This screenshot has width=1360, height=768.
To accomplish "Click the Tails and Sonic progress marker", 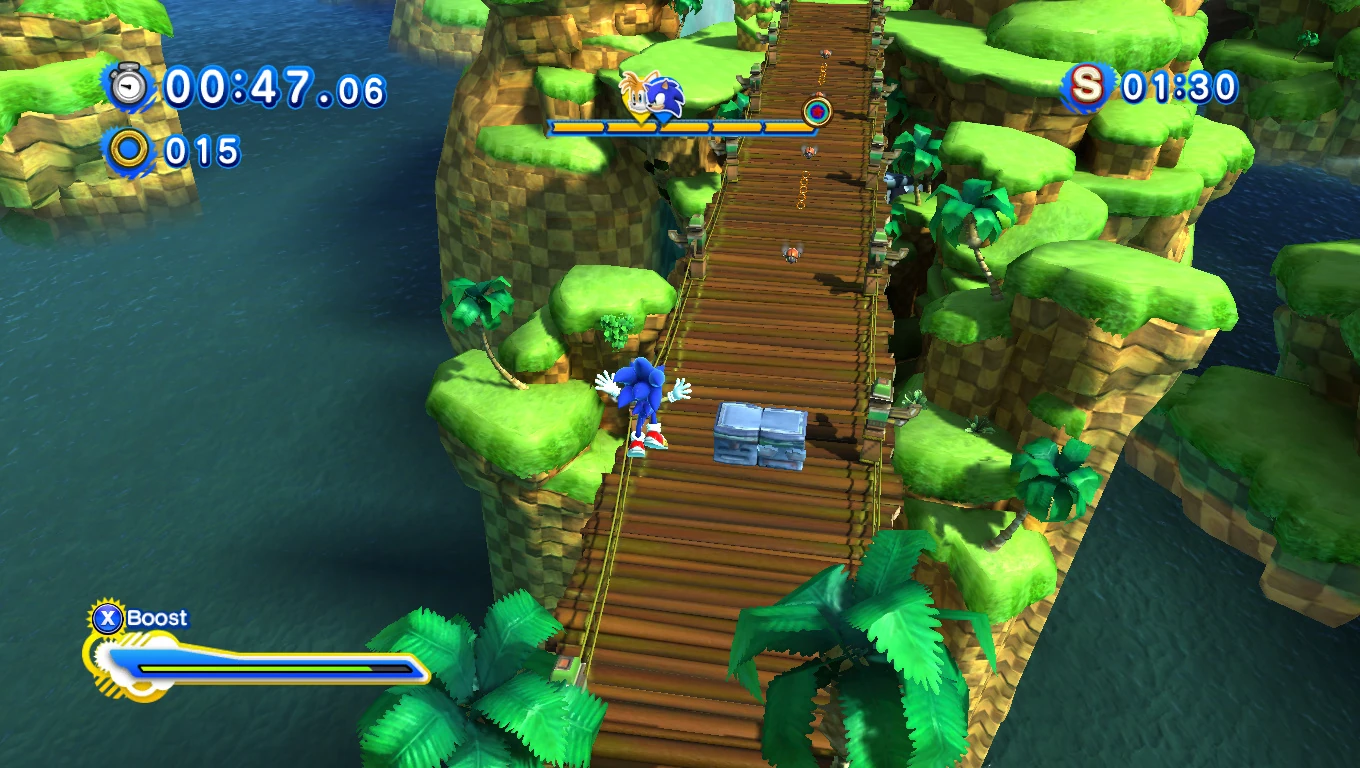I will click(651, 97).
